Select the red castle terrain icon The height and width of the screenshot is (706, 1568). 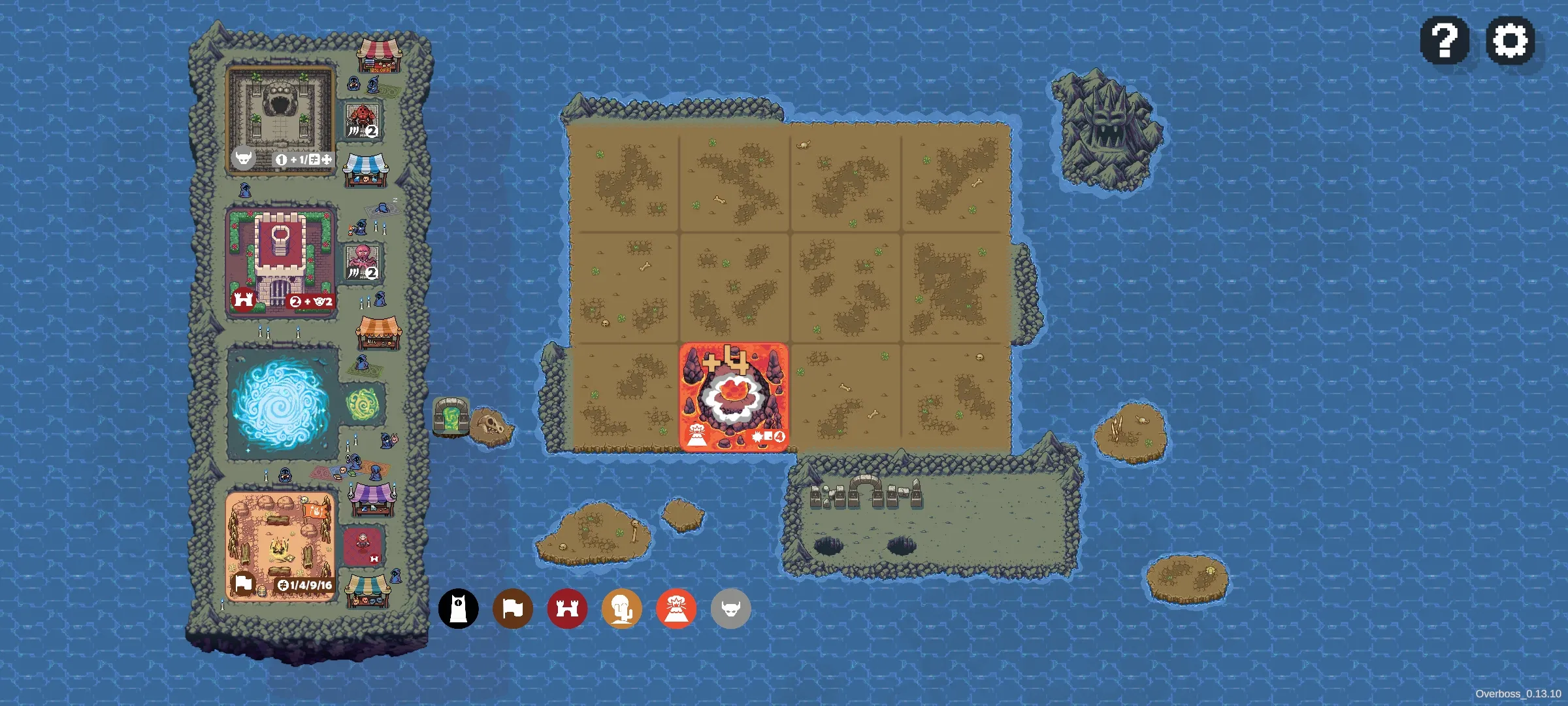567,609
